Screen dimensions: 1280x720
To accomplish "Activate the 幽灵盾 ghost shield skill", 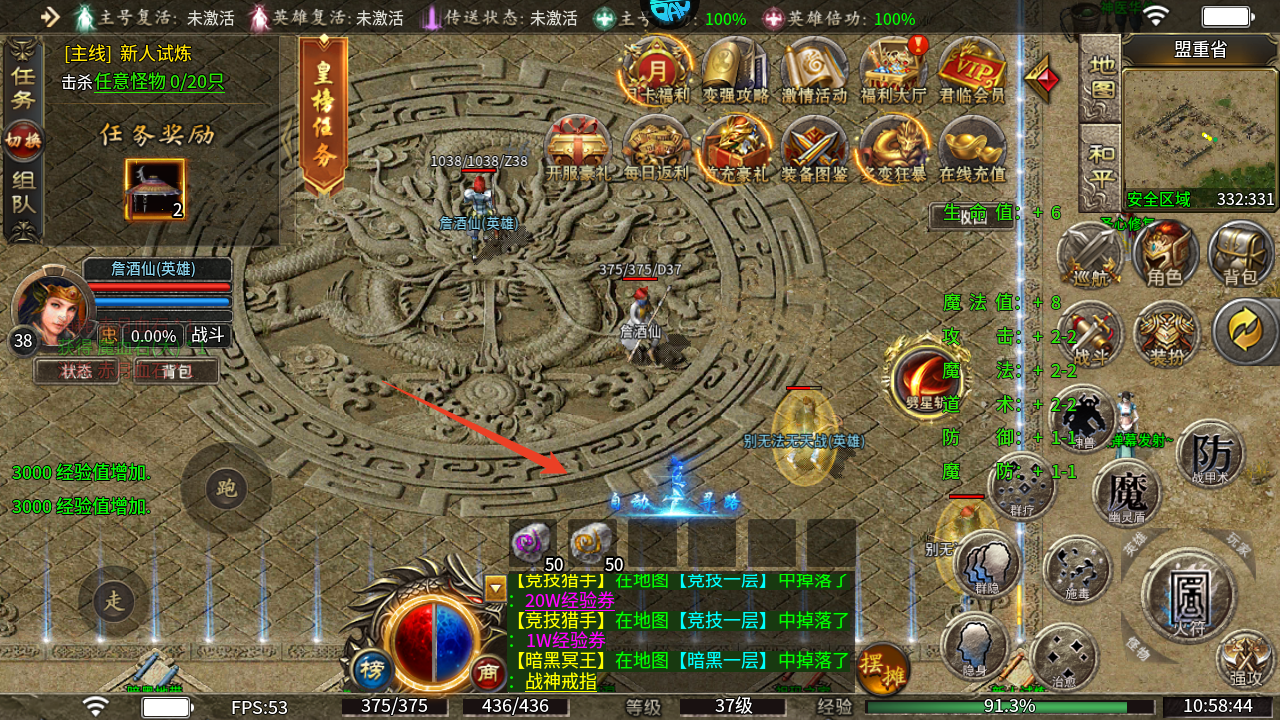I will point(1127,494).
